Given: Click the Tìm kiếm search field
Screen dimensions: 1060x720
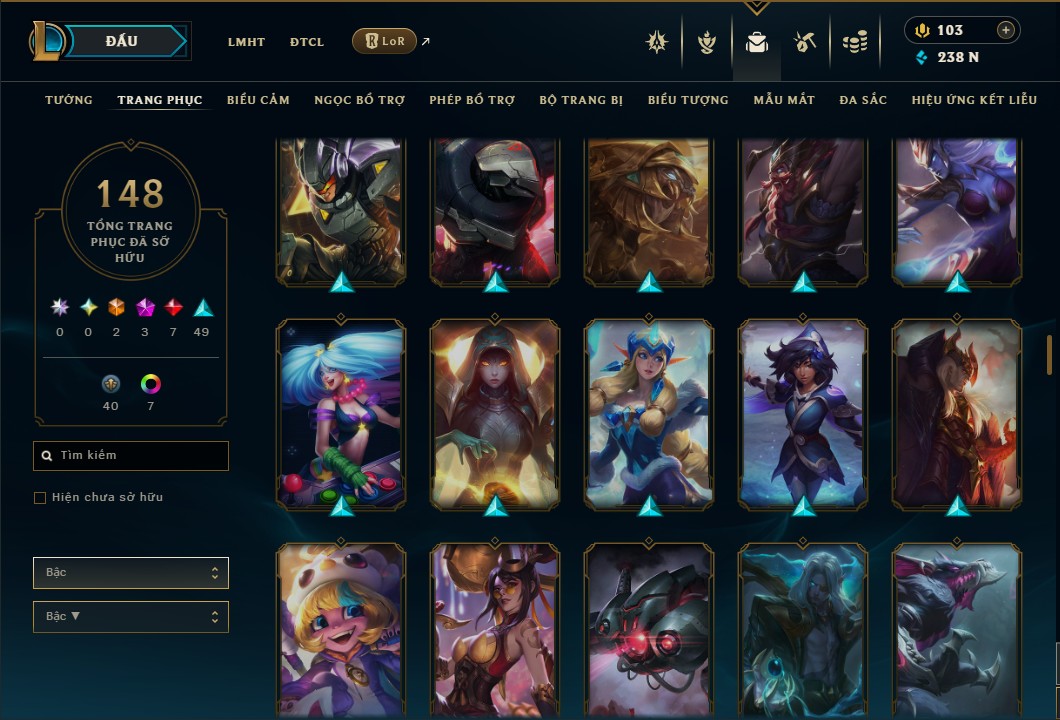Looking at the screenshot, I should coord(131,456).
